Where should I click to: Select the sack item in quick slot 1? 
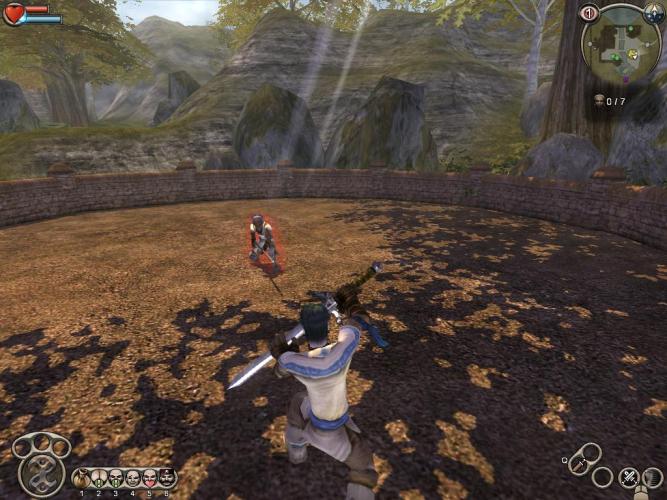coord(82,478)
